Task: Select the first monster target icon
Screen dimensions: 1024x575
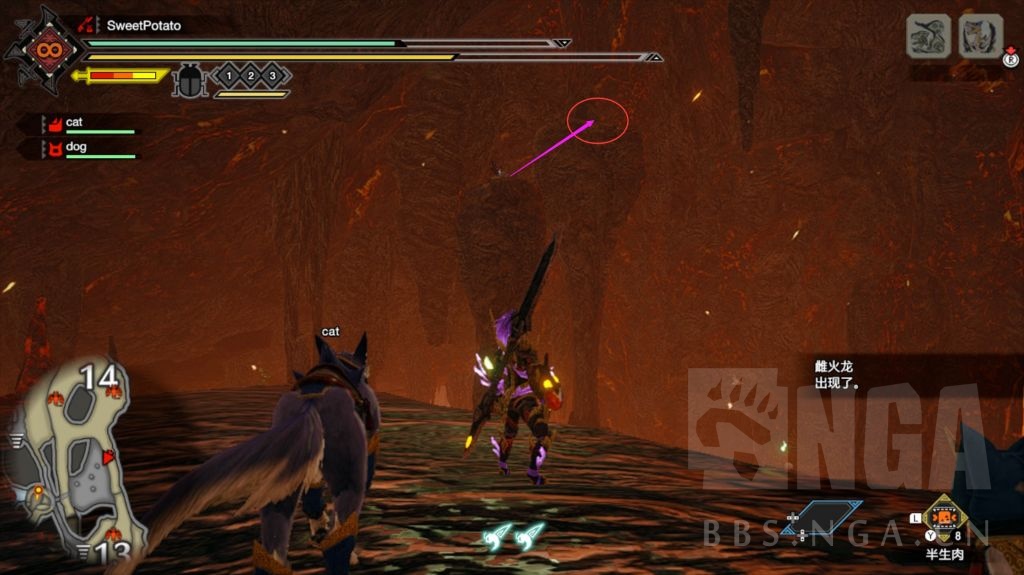Action: point(928,37)
